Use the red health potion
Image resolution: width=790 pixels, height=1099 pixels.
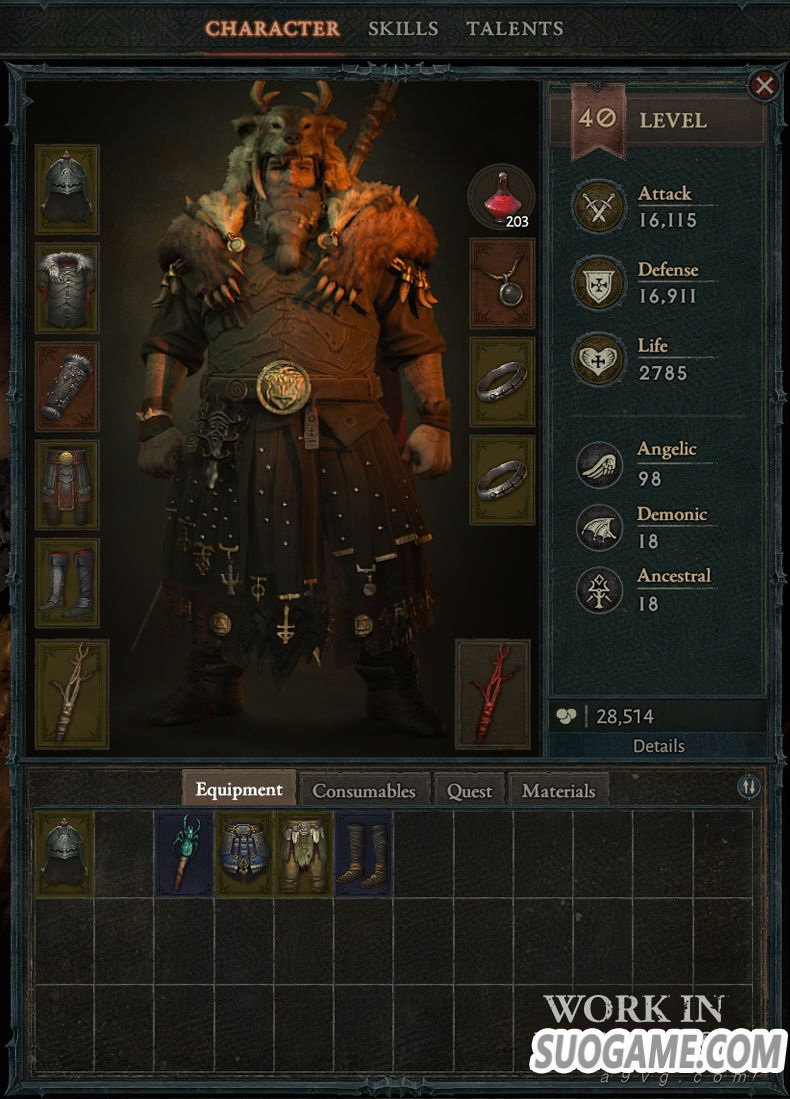[501, 196]
